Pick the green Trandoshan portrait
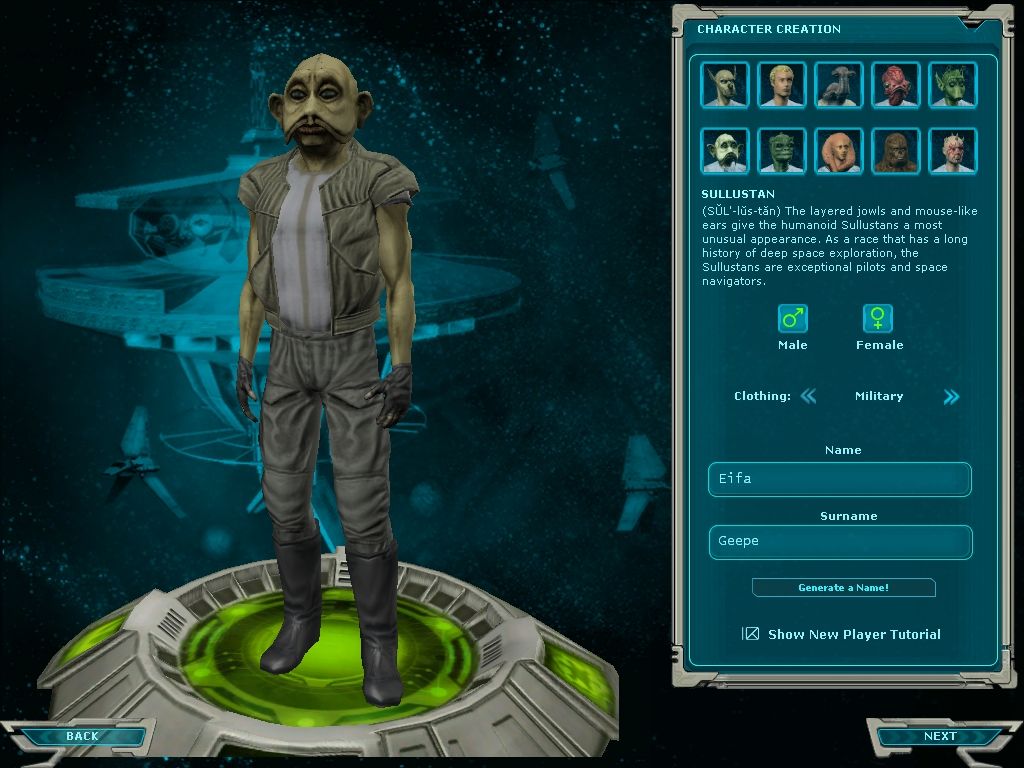Viewport: 1024px width, 768px height. [x=782, y=151]
